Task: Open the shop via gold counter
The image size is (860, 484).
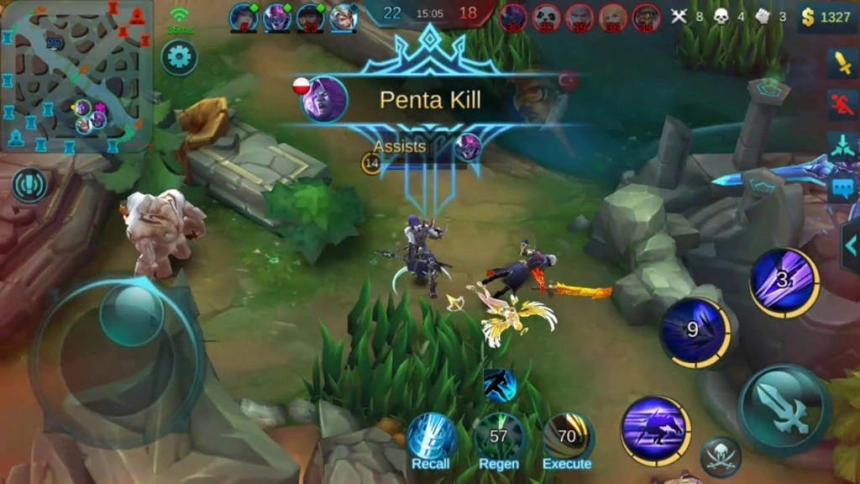Action: (x=827, y=17)
